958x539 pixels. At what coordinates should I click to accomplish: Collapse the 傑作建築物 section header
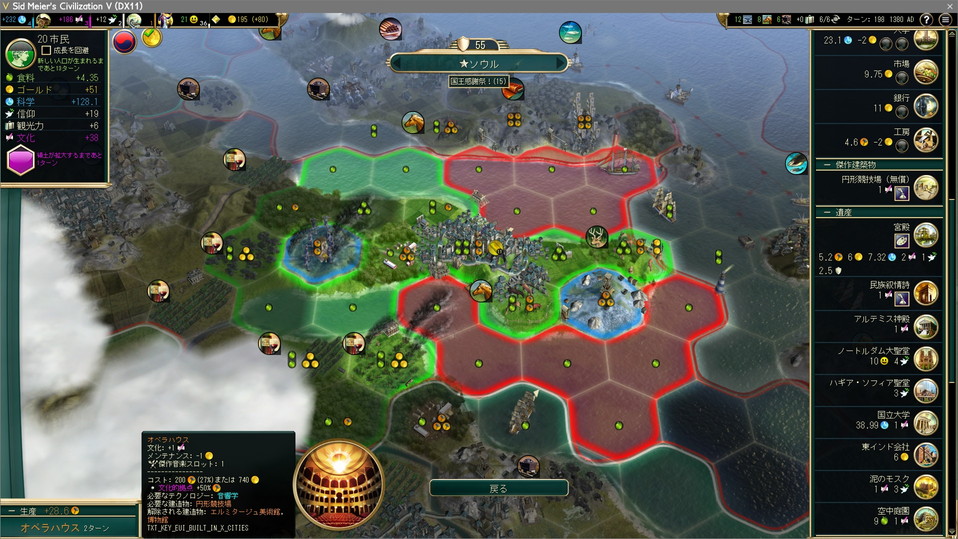pos(827,164)
